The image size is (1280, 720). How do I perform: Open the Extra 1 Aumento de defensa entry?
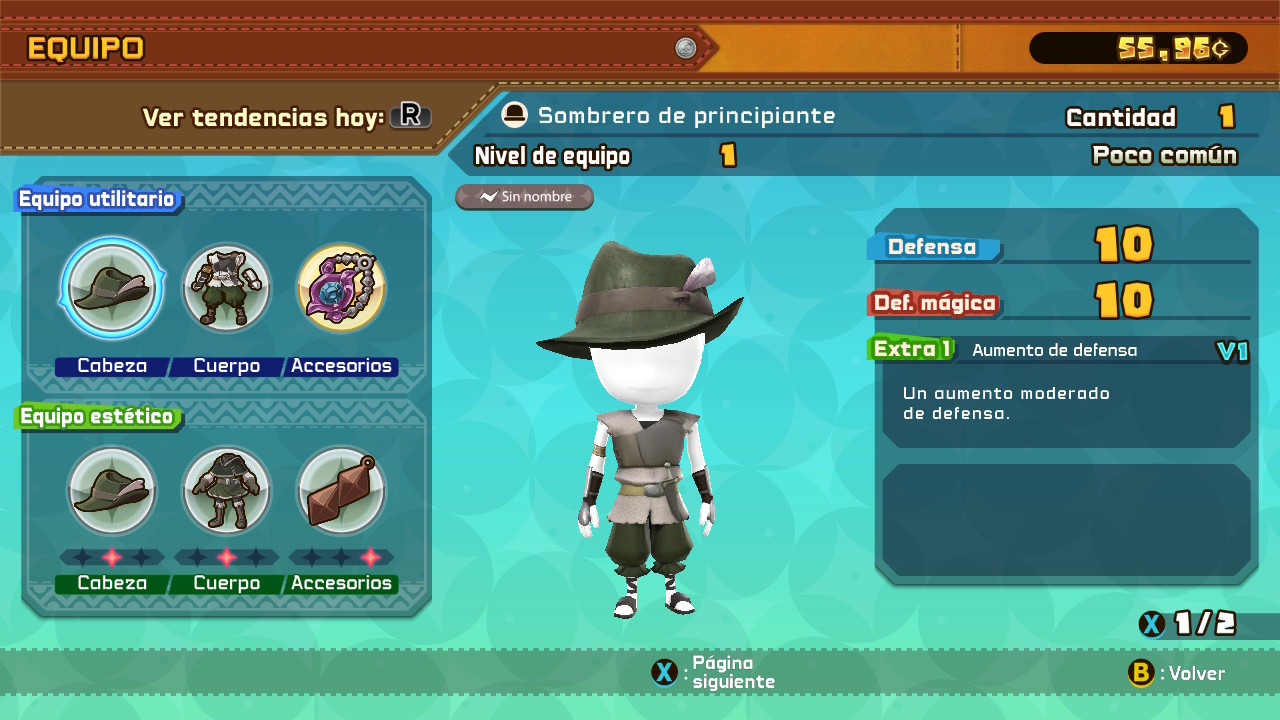tap(1060, 350)
